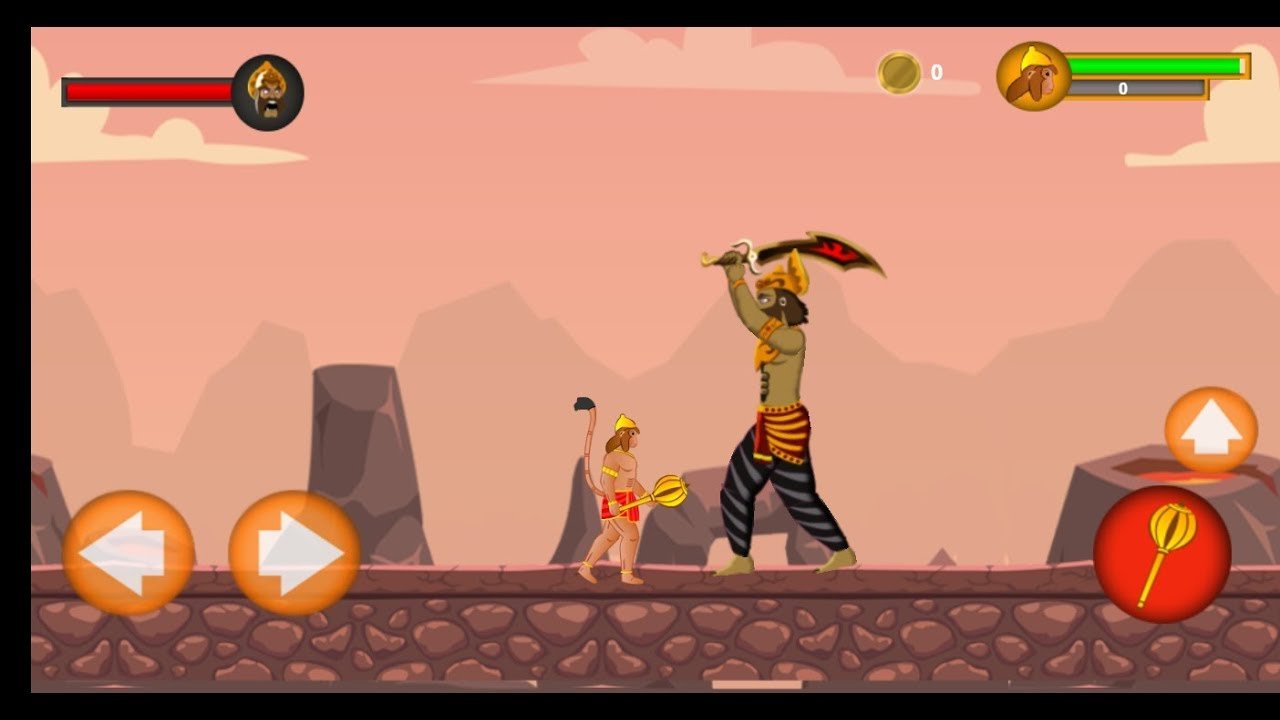Hit the orange up-arrow jump button

pyautogui.click(x=1211, y=430)
